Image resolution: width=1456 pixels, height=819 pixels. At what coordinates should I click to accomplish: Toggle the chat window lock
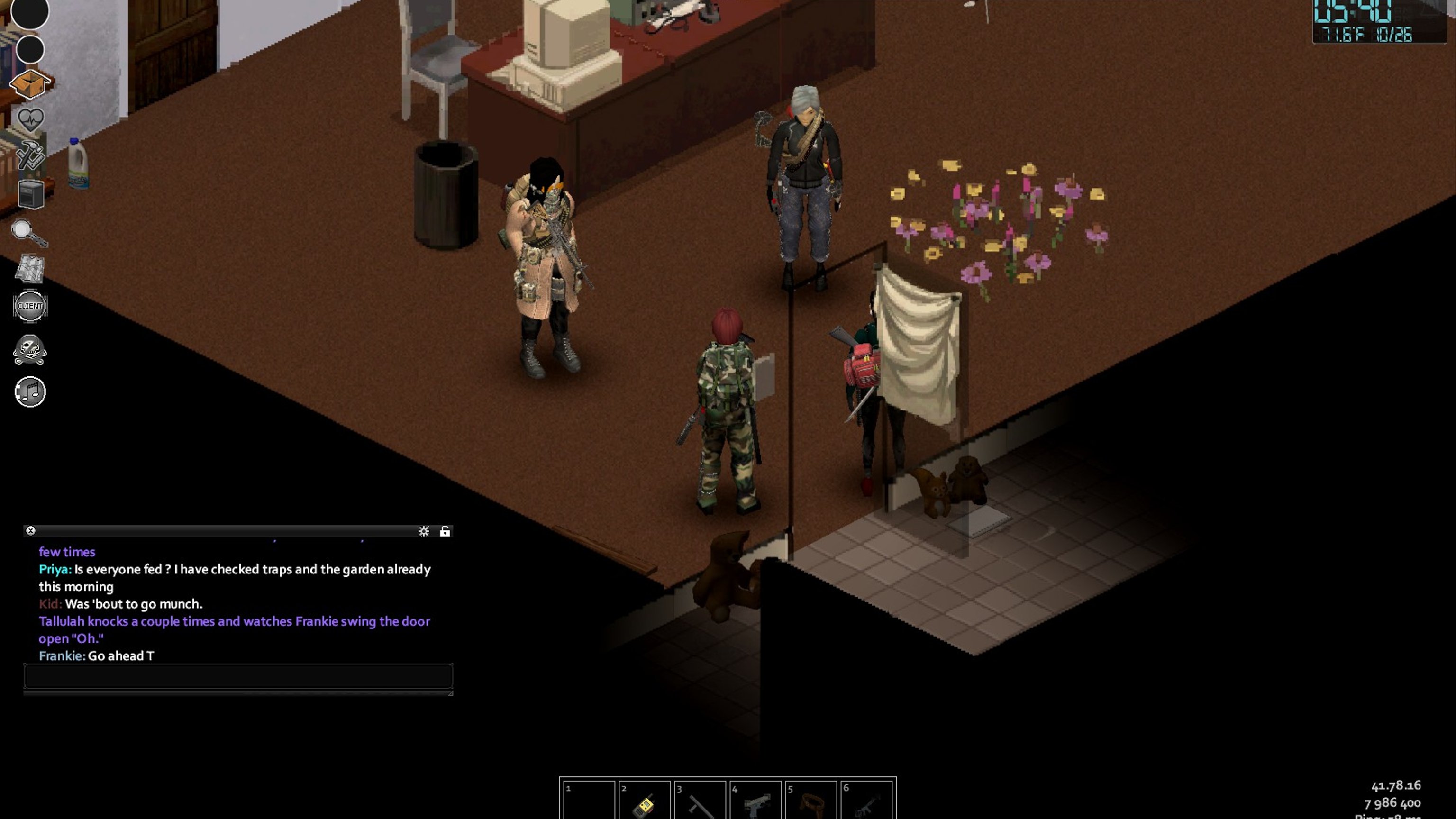coord(445,531)
